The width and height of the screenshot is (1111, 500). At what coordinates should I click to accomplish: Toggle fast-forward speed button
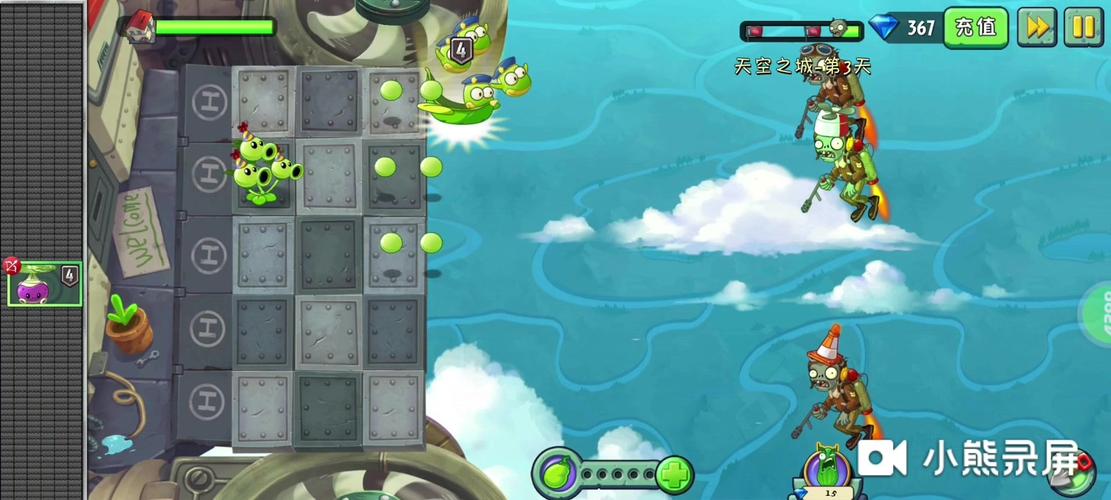pyautogui.click(x=1037, y=27)
